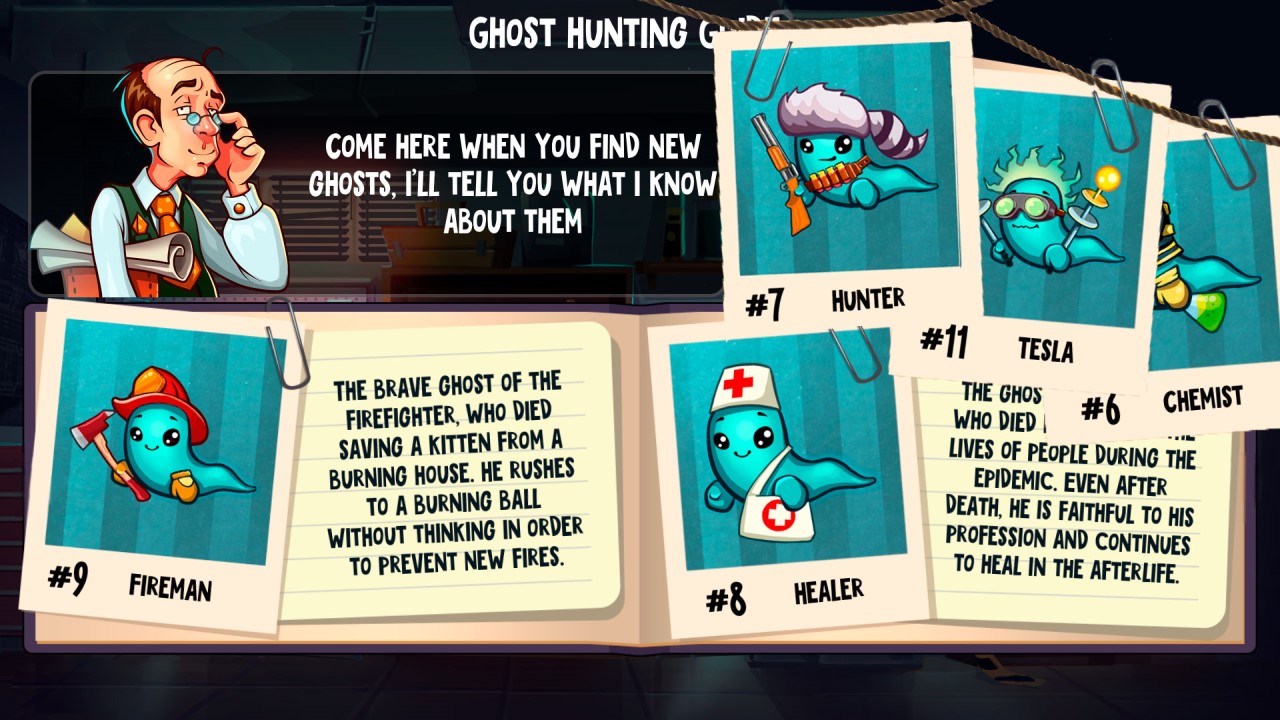Click the red cross on Healer's hat
Screen dimensions: 1280x720
pyautogui.click(x=737, y=383)
